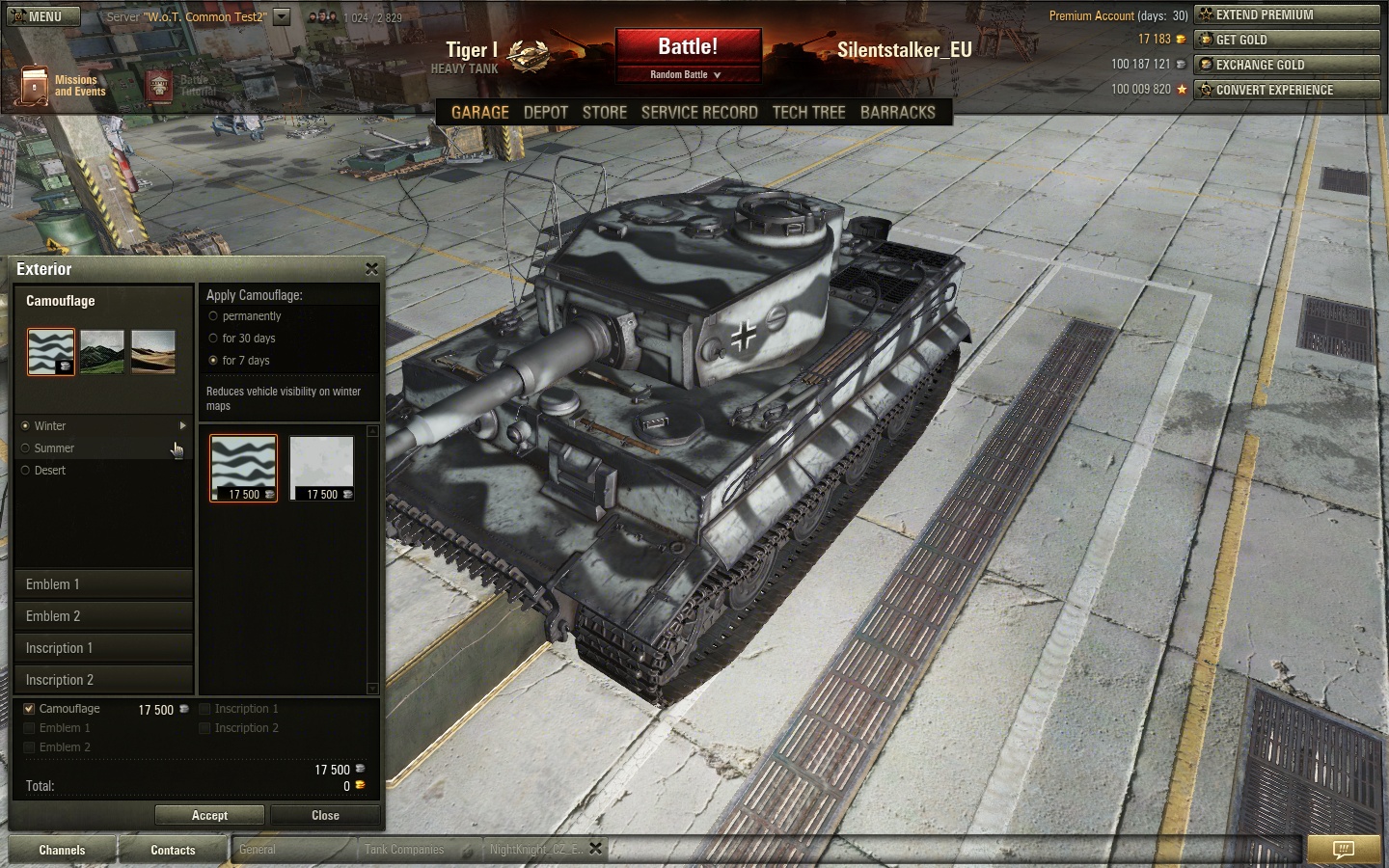Choose Convert Experience
This screenshot has height=868, width=1389.
click(x=1287, y=90)
